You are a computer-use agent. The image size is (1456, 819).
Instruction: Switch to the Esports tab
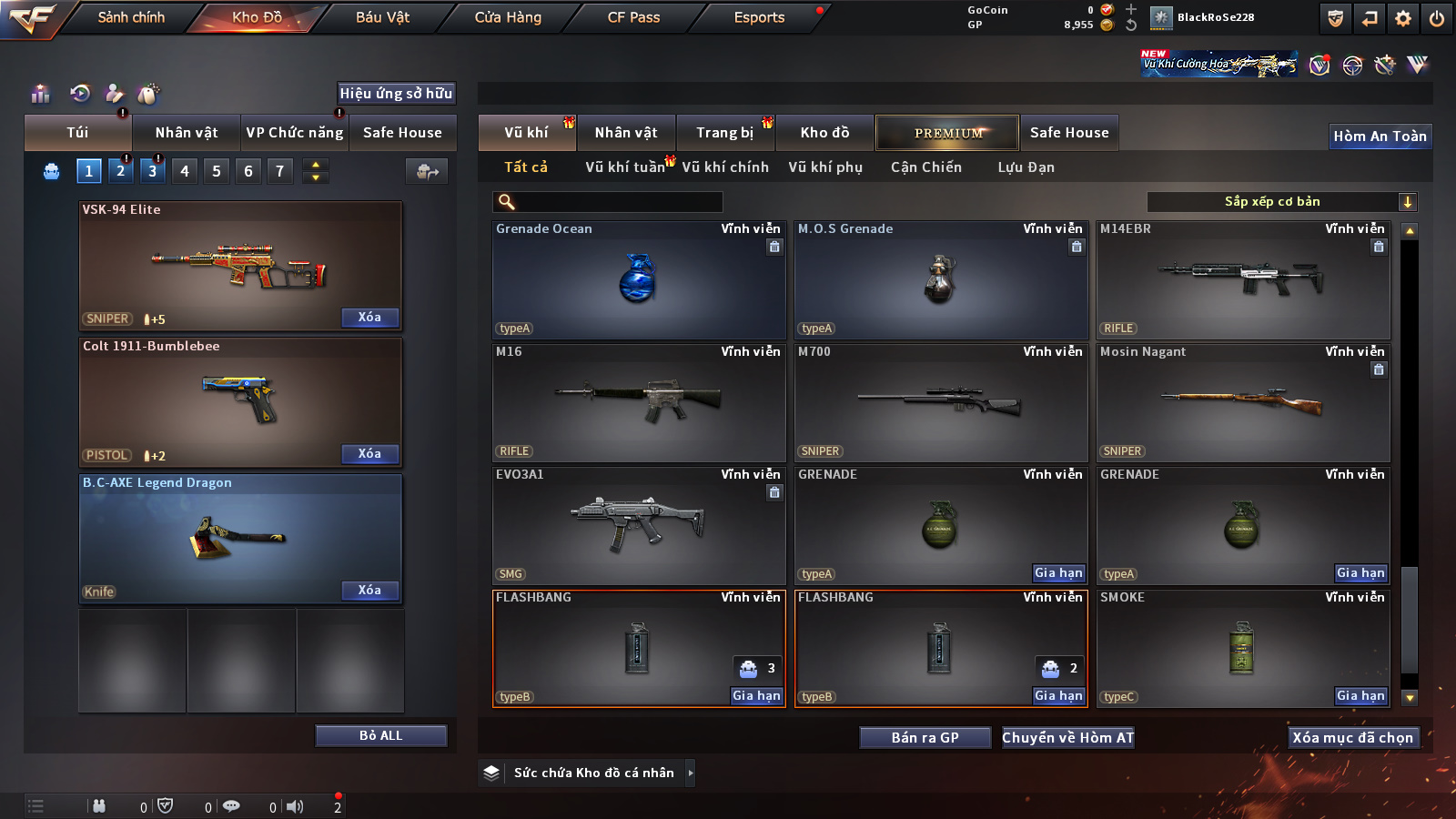coord(759,17)
